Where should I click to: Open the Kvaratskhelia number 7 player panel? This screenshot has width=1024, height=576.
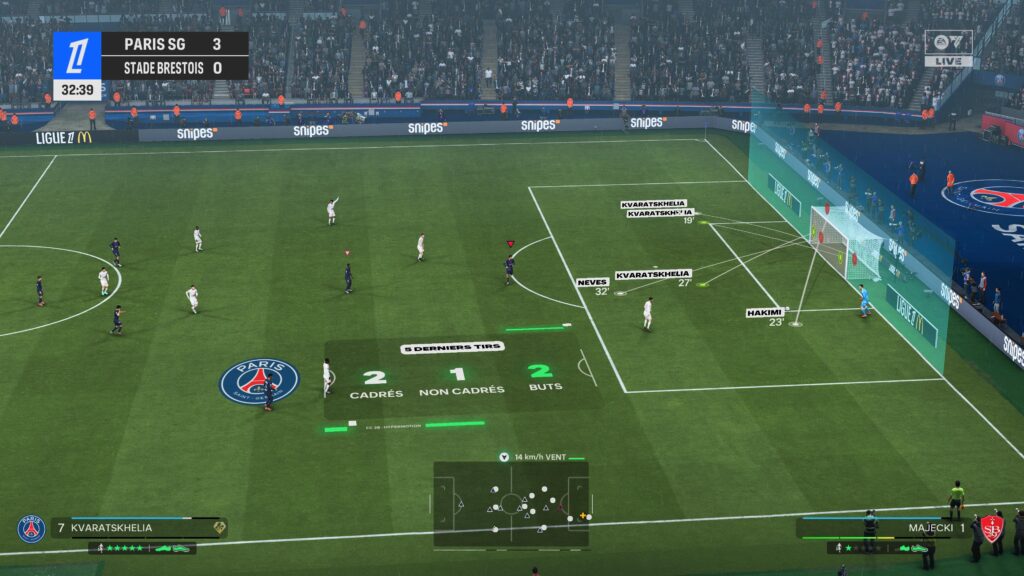[125, 528]
